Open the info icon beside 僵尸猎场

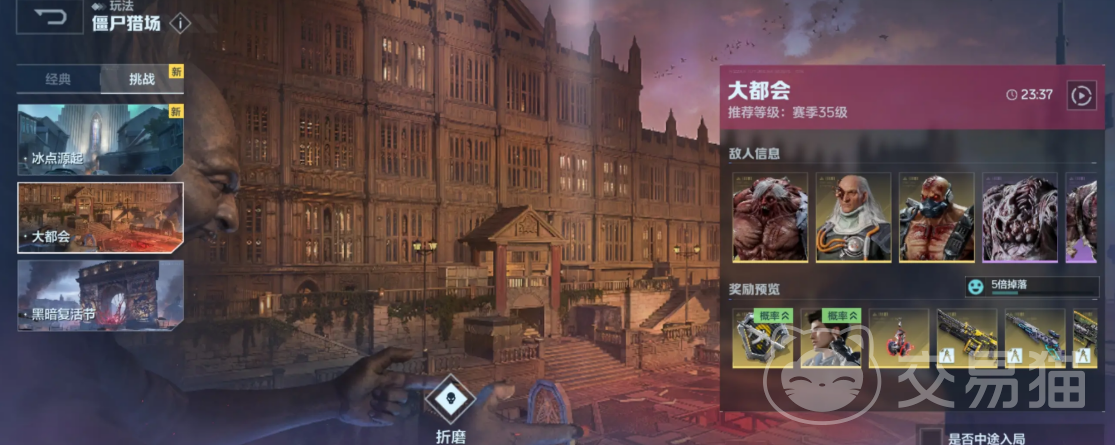(180, 23)
